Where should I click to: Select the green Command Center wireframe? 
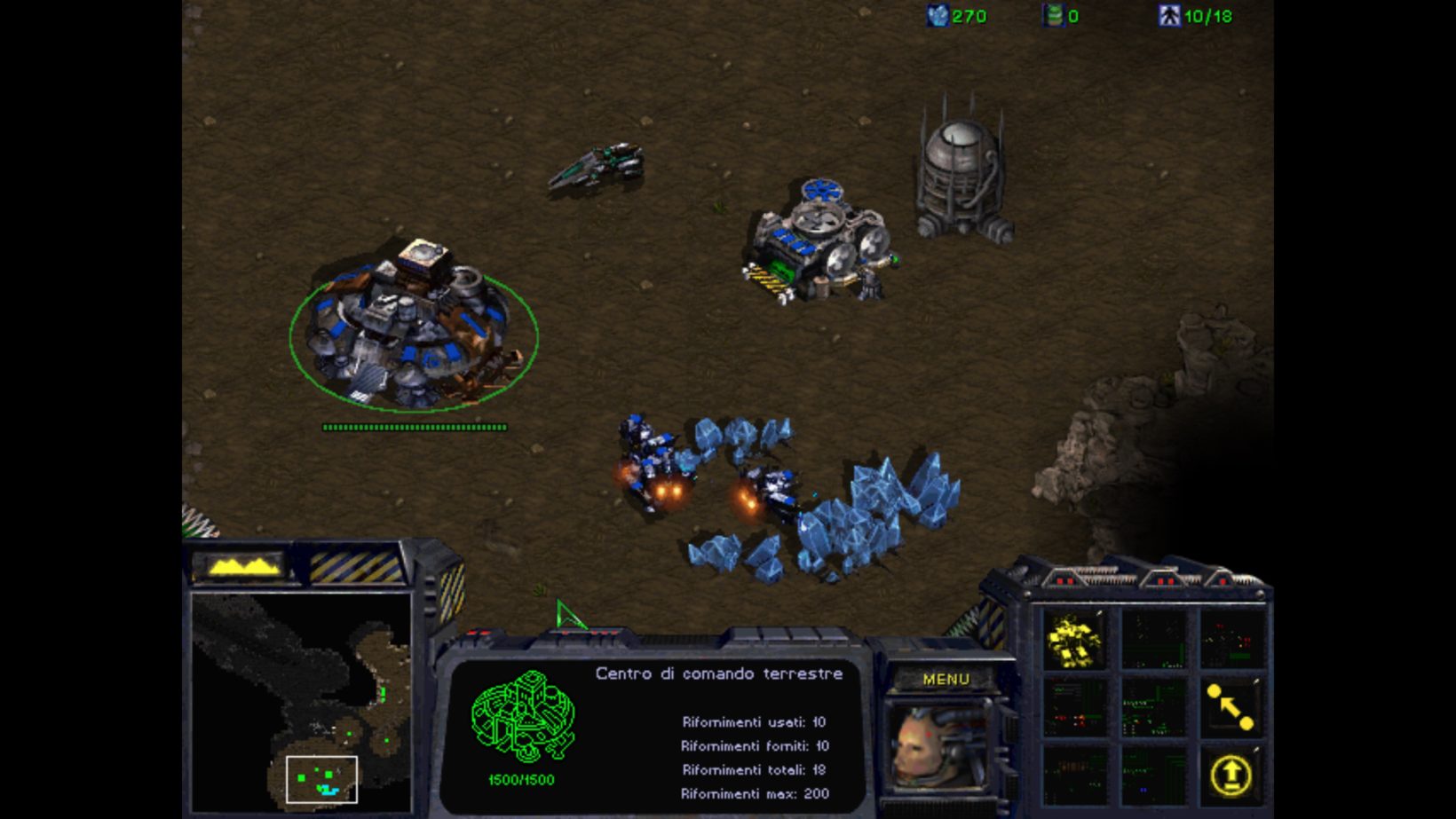[x=522, y=717]
